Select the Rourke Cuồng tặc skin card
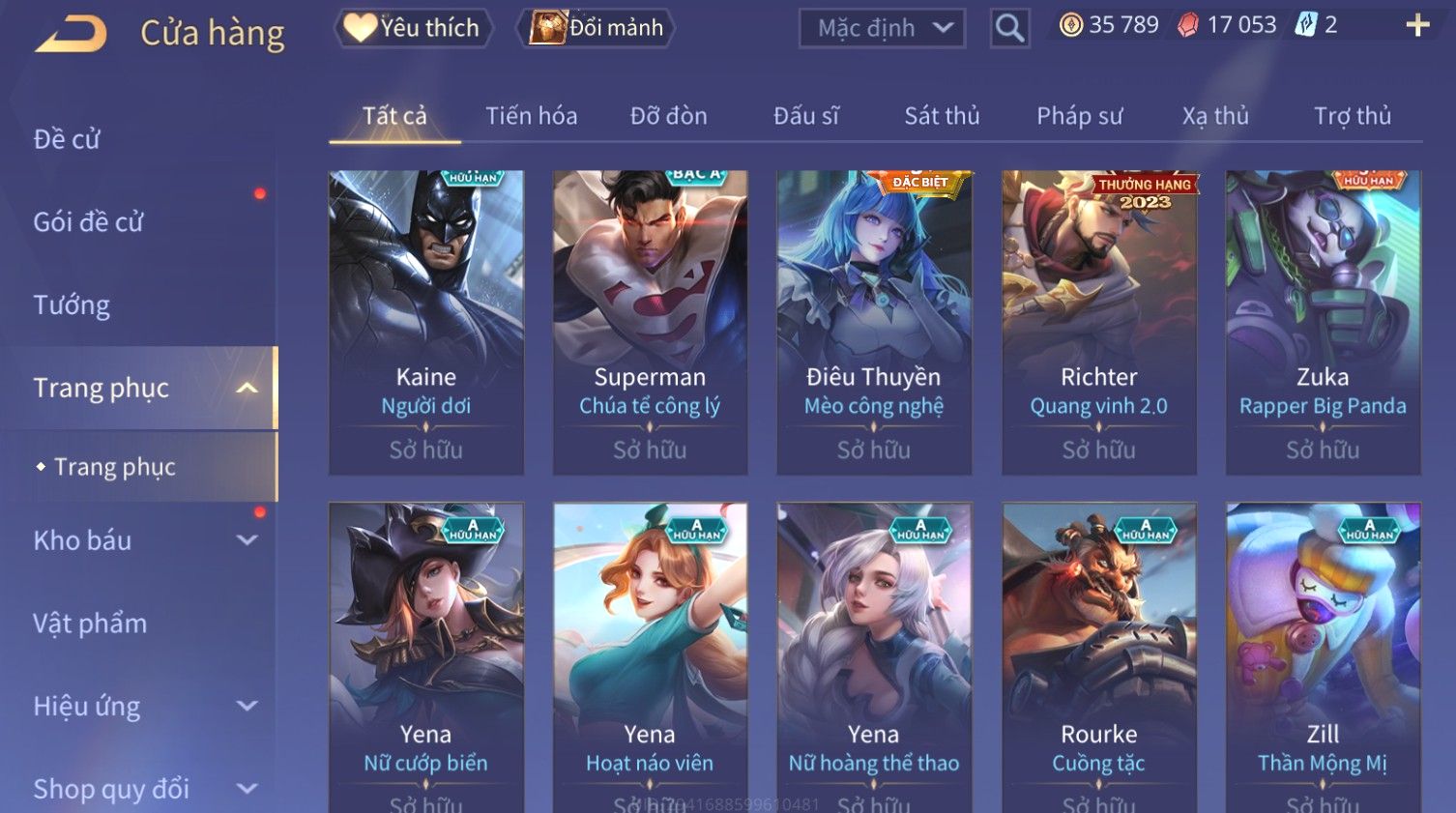The width and height of the screenshot is (1456, 813). point(1098,657)
